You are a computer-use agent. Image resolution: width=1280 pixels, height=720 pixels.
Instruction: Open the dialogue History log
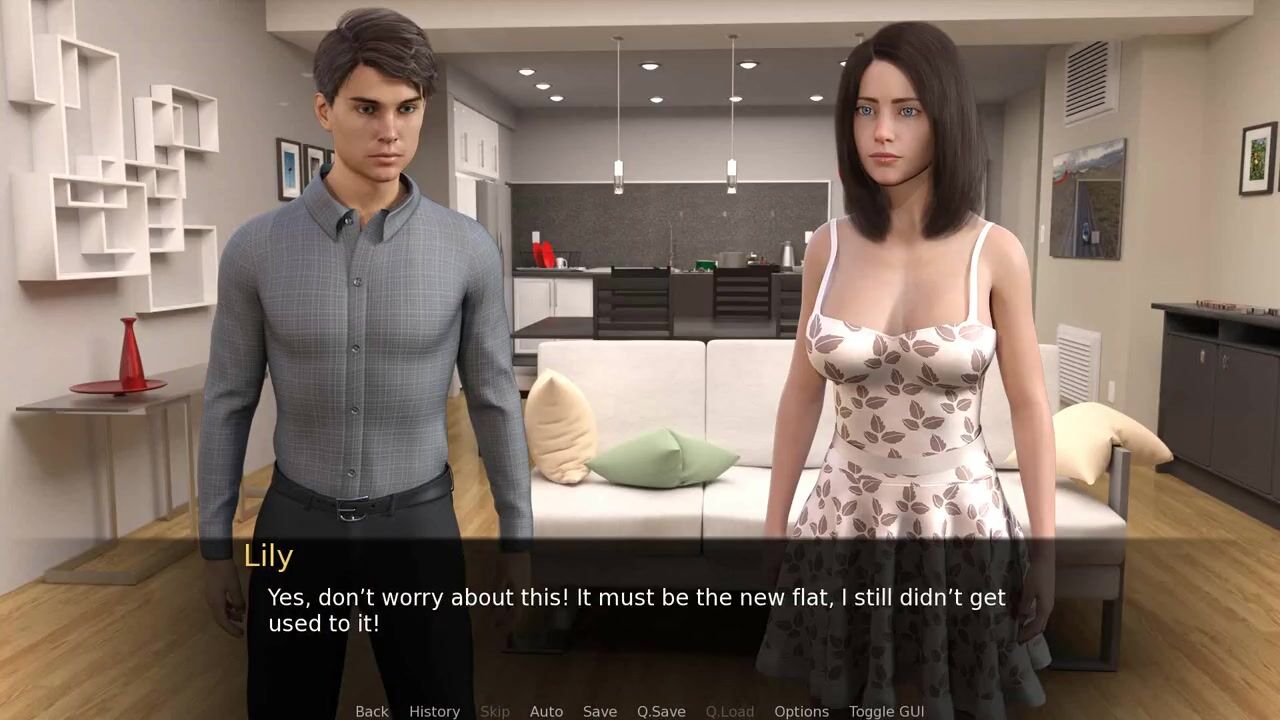coord(434,711)
